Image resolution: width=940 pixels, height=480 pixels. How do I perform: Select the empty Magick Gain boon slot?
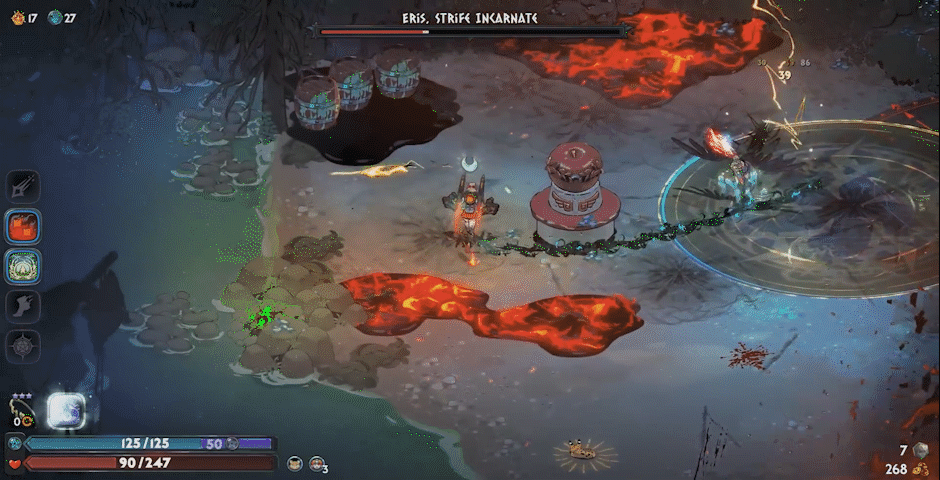click(x=24, y=346)
